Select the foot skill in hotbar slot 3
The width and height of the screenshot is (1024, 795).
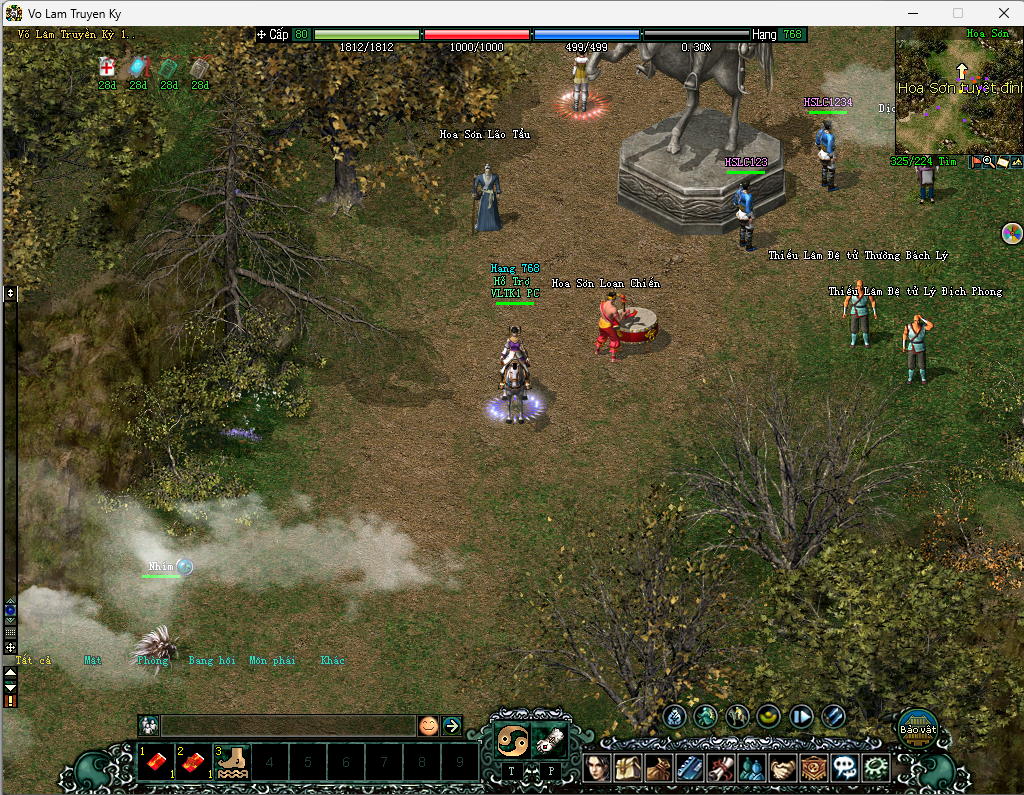tap(233, 763)
